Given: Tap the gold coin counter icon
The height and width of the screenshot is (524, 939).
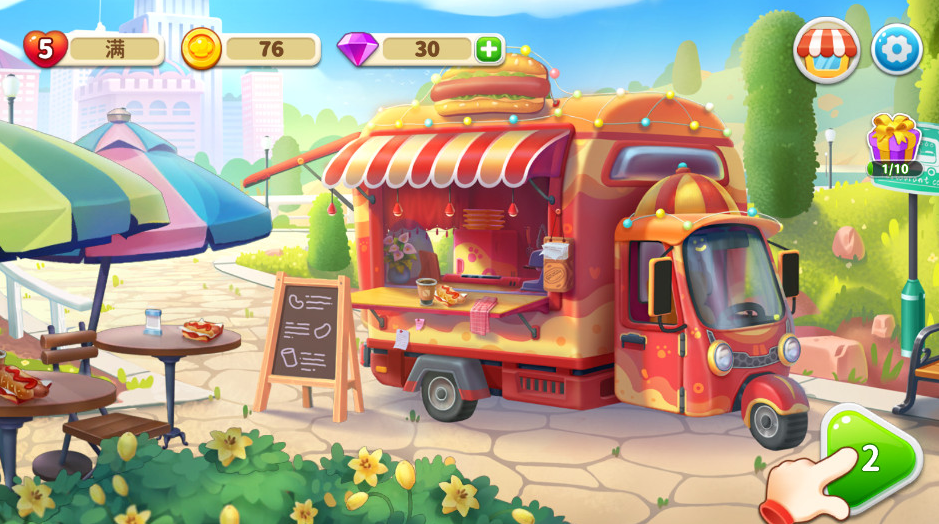Looking at the screenshot, I should click(202, 48).
